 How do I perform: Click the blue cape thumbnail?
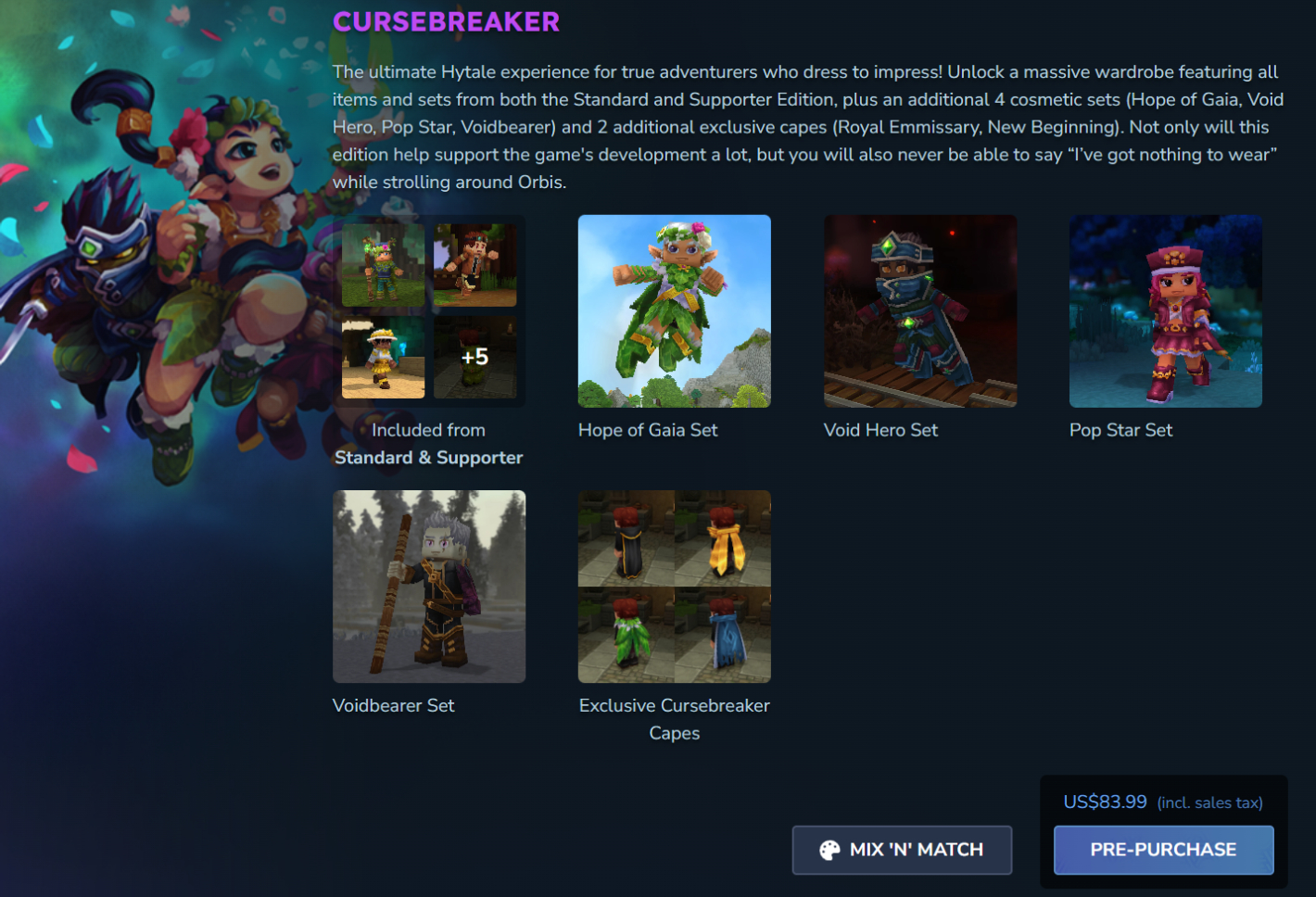(x=722, y=633)
